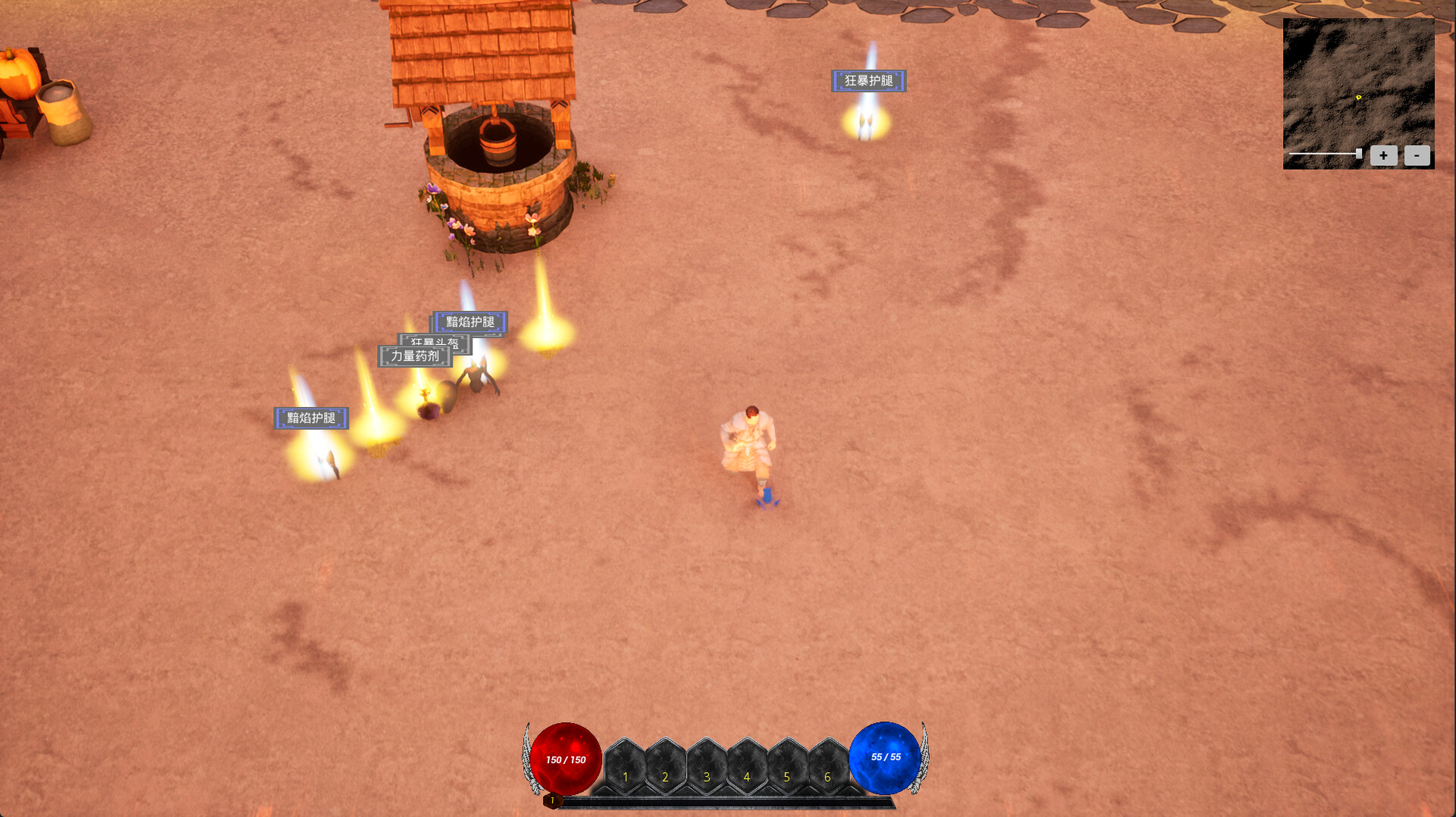Viewport: 1456px width, 817px height.
Task: Pick up the 狂暴护腿 loot label
Action: [x=868, y=81]
